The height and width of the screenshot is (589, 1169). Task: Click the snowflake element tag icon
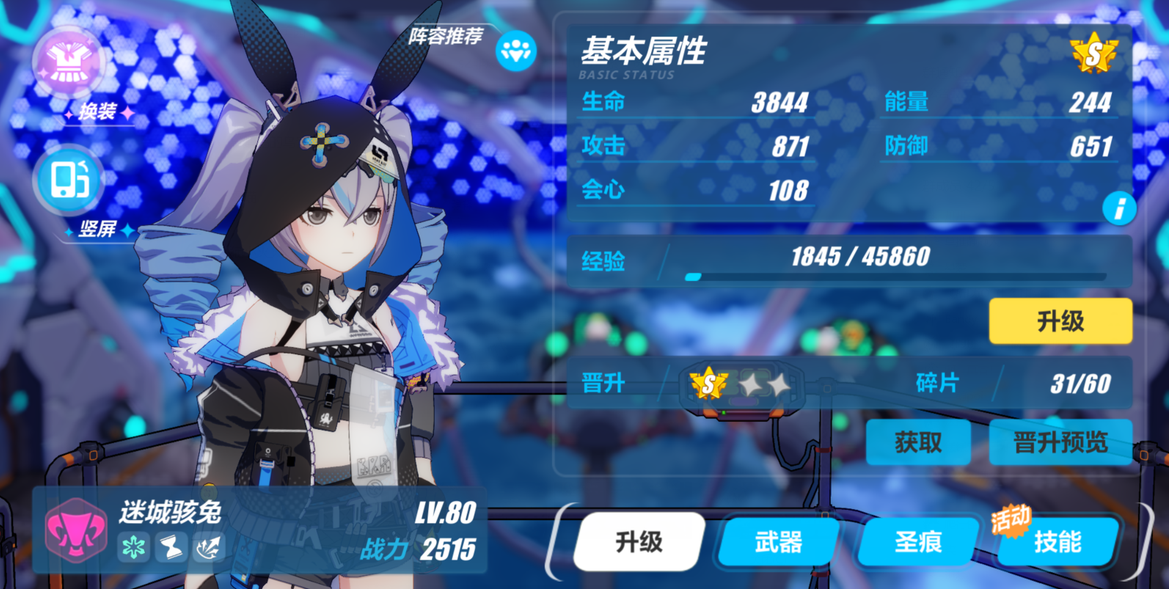click(x=134, y=547)
